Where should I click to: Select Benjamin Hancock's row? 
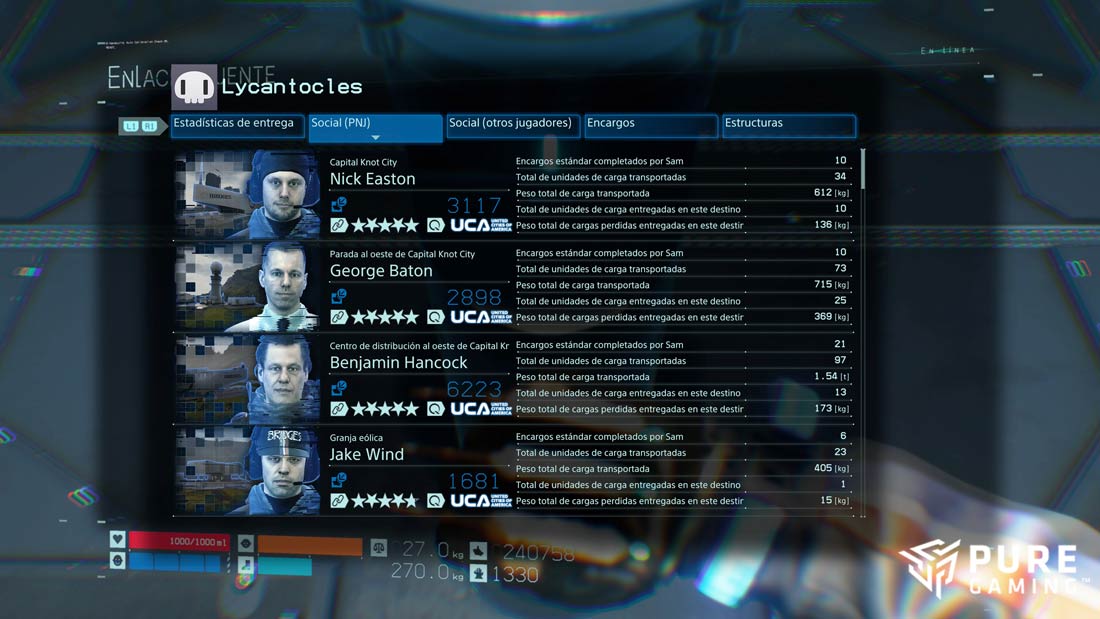pyautogui.click(x=398, y=363)
